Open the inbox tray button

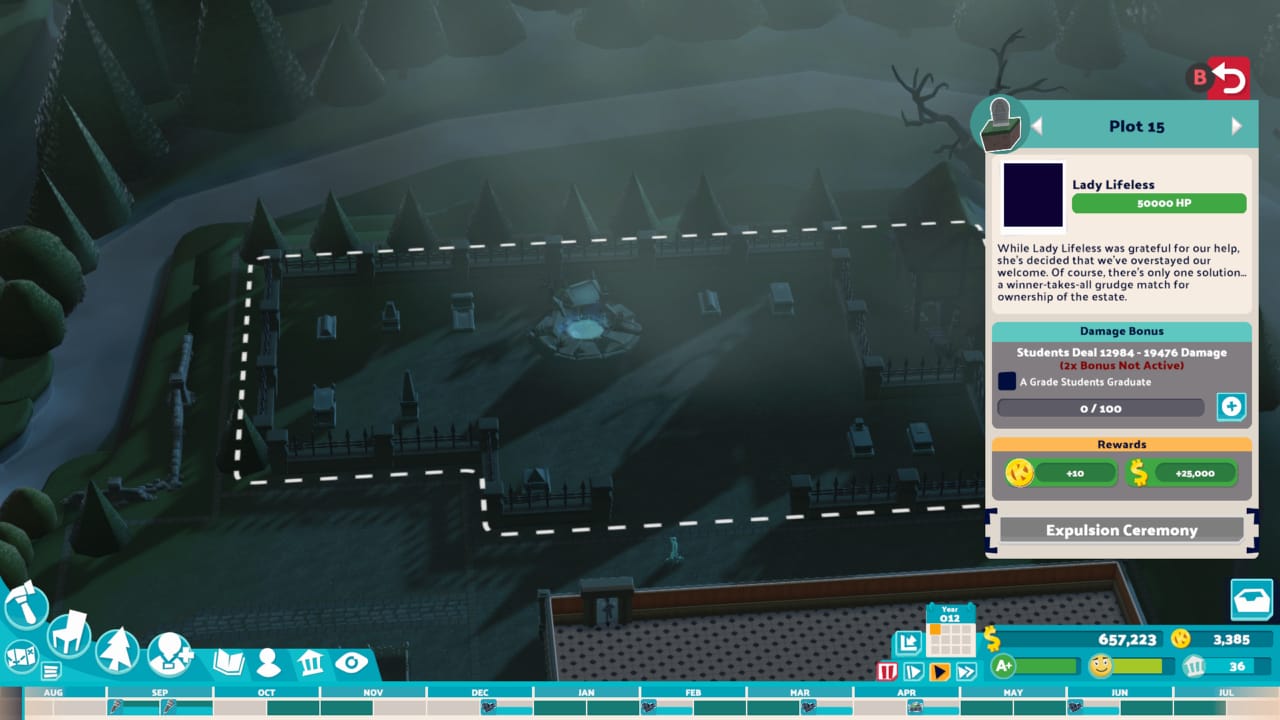[1251, 600]
